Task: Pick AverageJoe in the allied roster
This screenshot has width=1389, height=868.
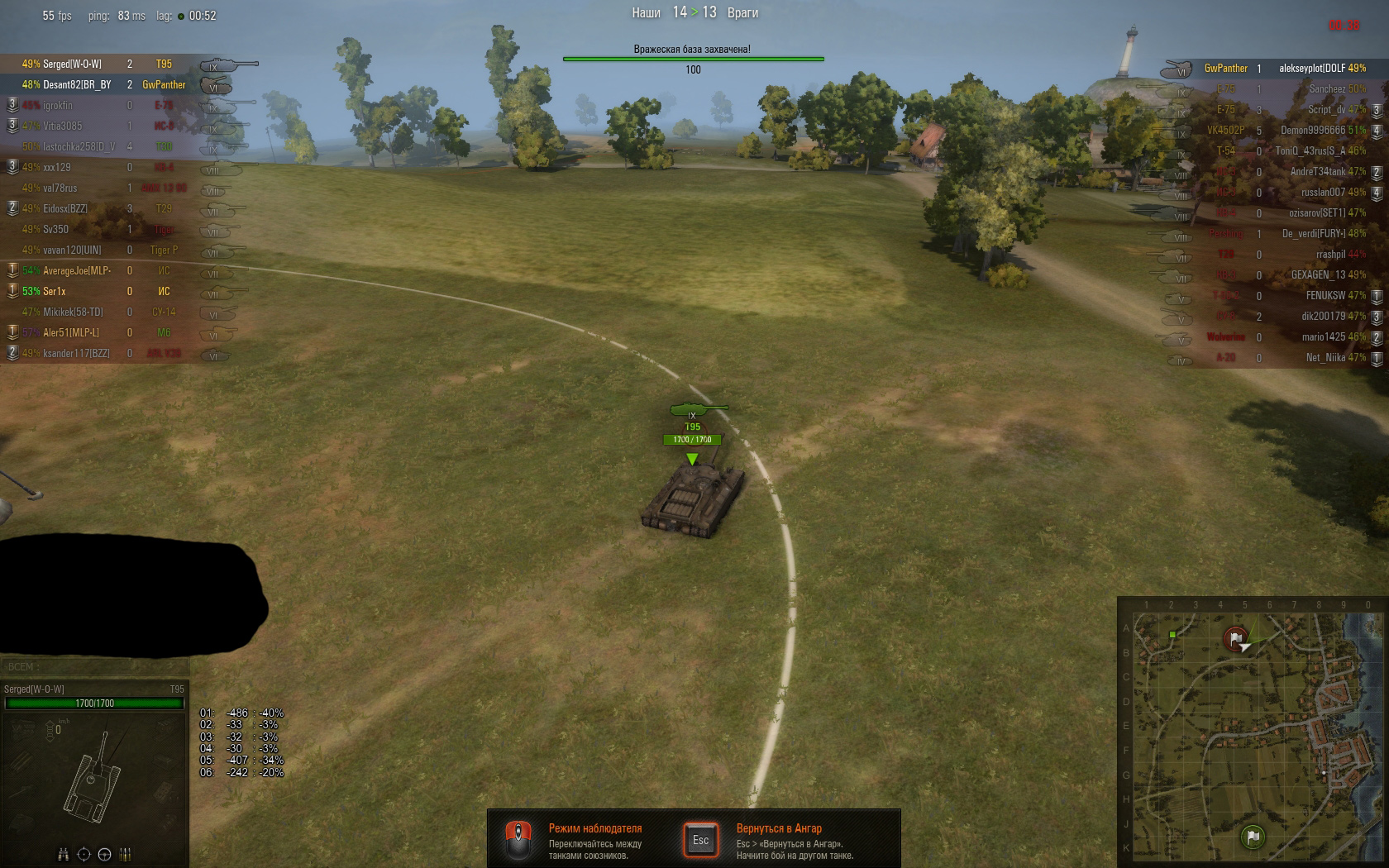Action: pos(76,270)
